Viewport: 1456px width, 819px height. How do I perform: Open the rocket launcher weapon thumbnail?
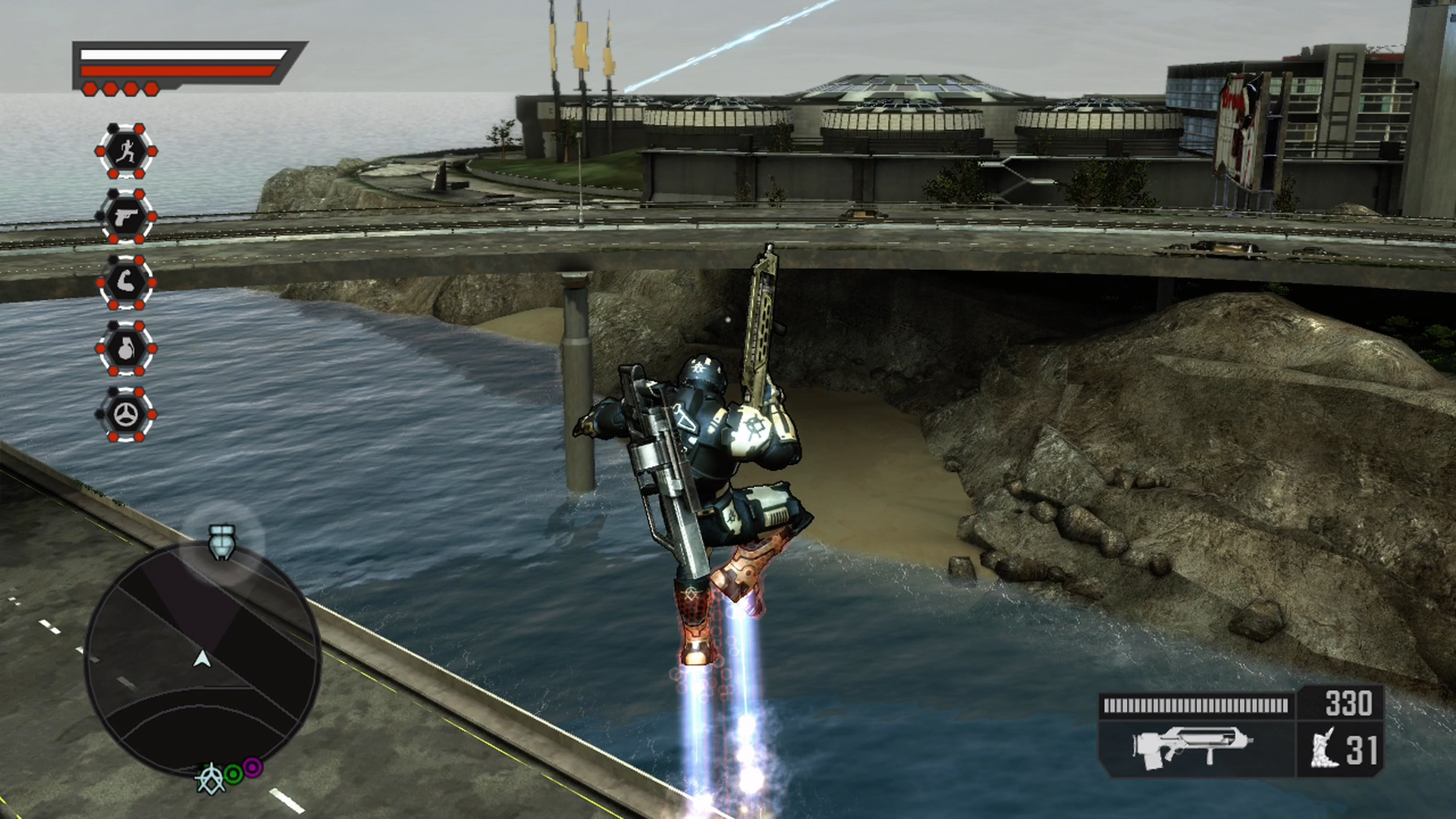[1191, 745]
